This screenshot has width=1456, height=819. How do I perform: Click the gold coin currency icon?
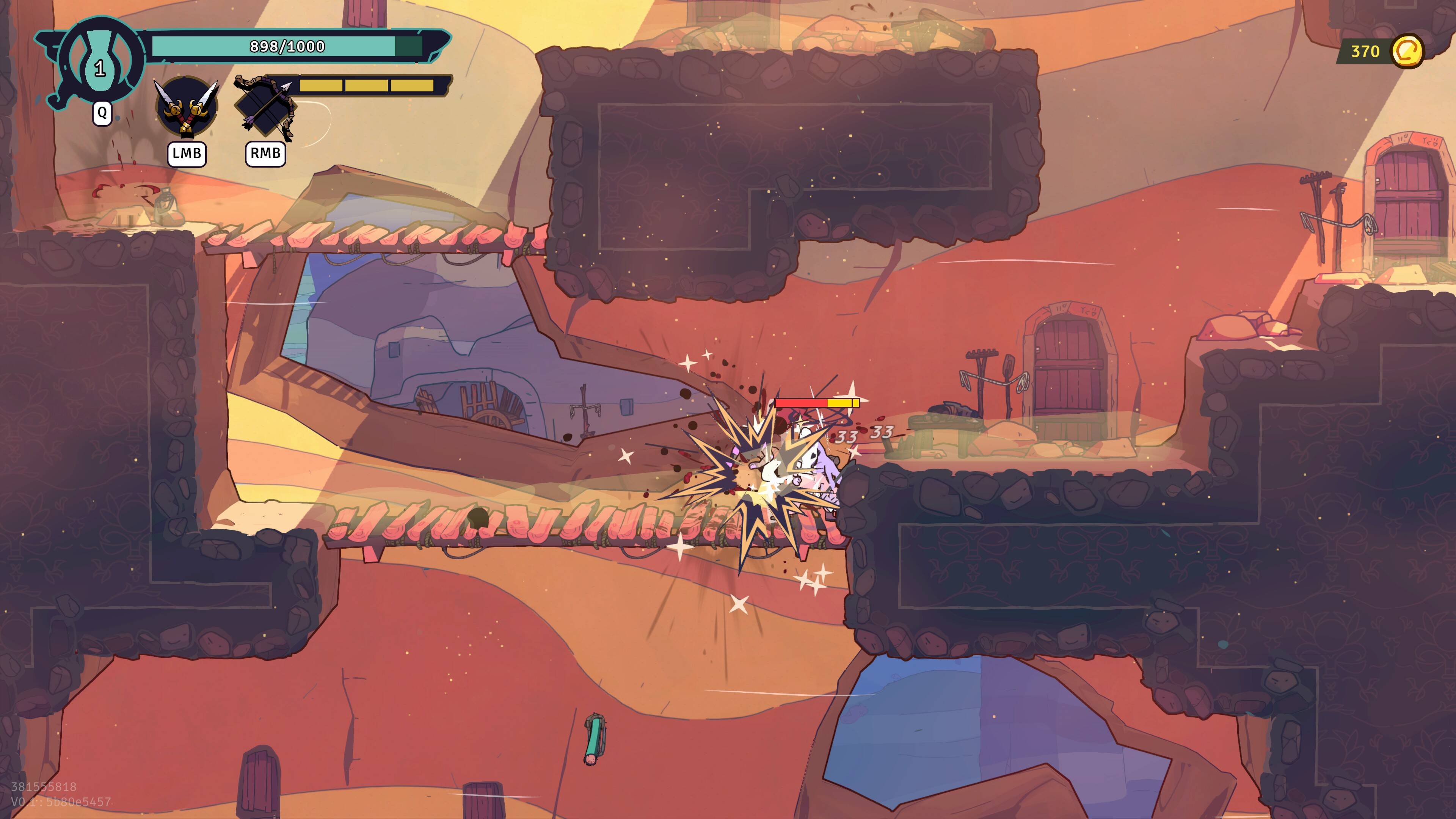1406,52
